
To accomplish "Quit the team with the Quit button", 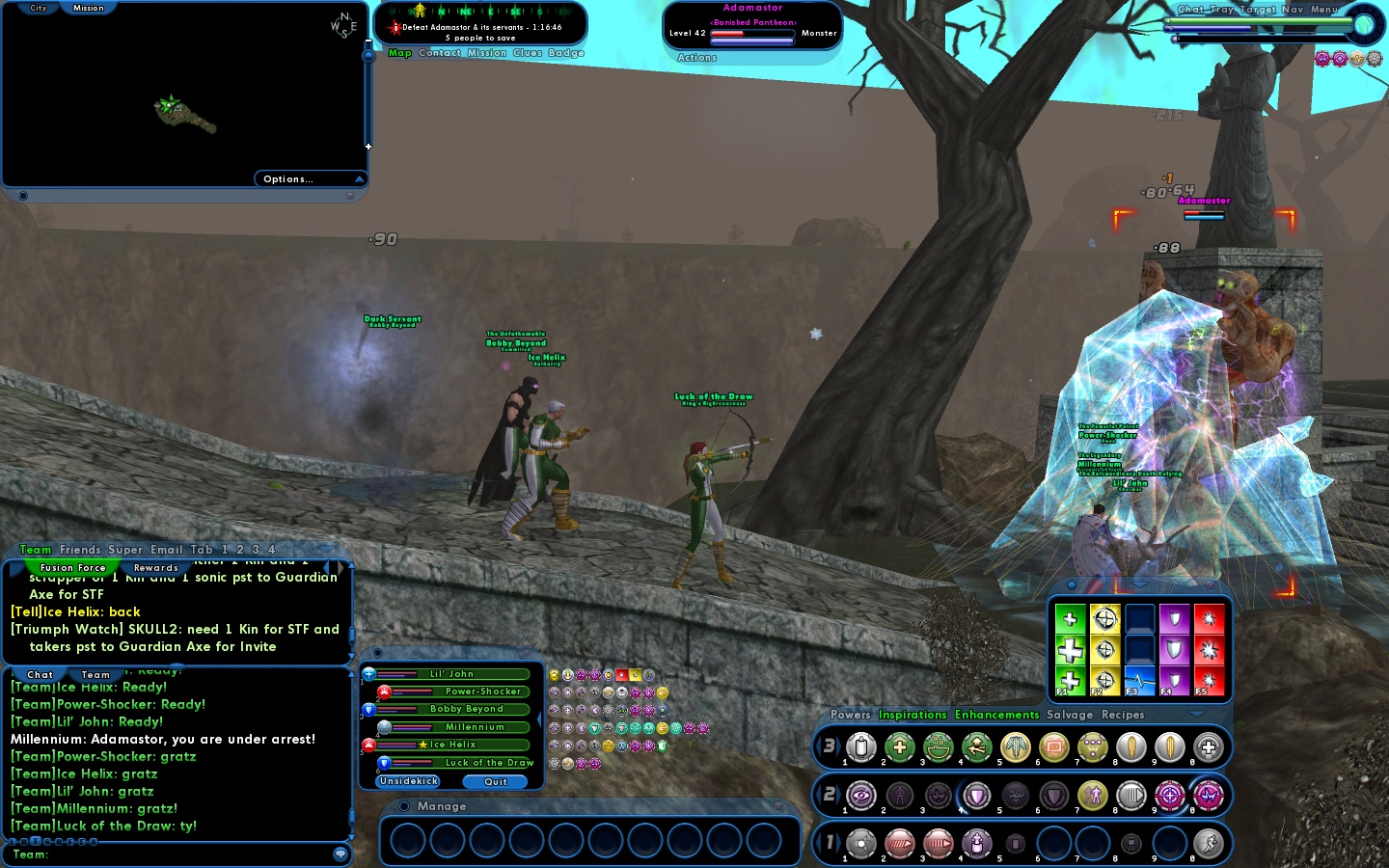I will pyautogui.click(x=496, y=782).
